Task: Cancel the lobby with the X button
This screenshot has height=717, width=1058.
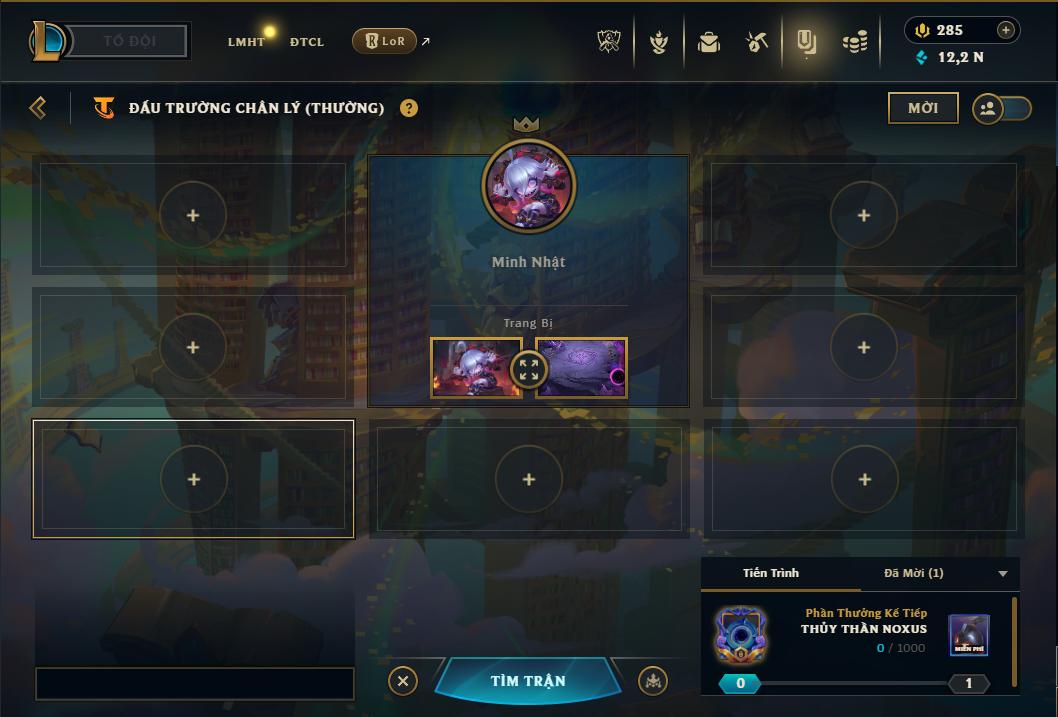Action: [402, 681]
